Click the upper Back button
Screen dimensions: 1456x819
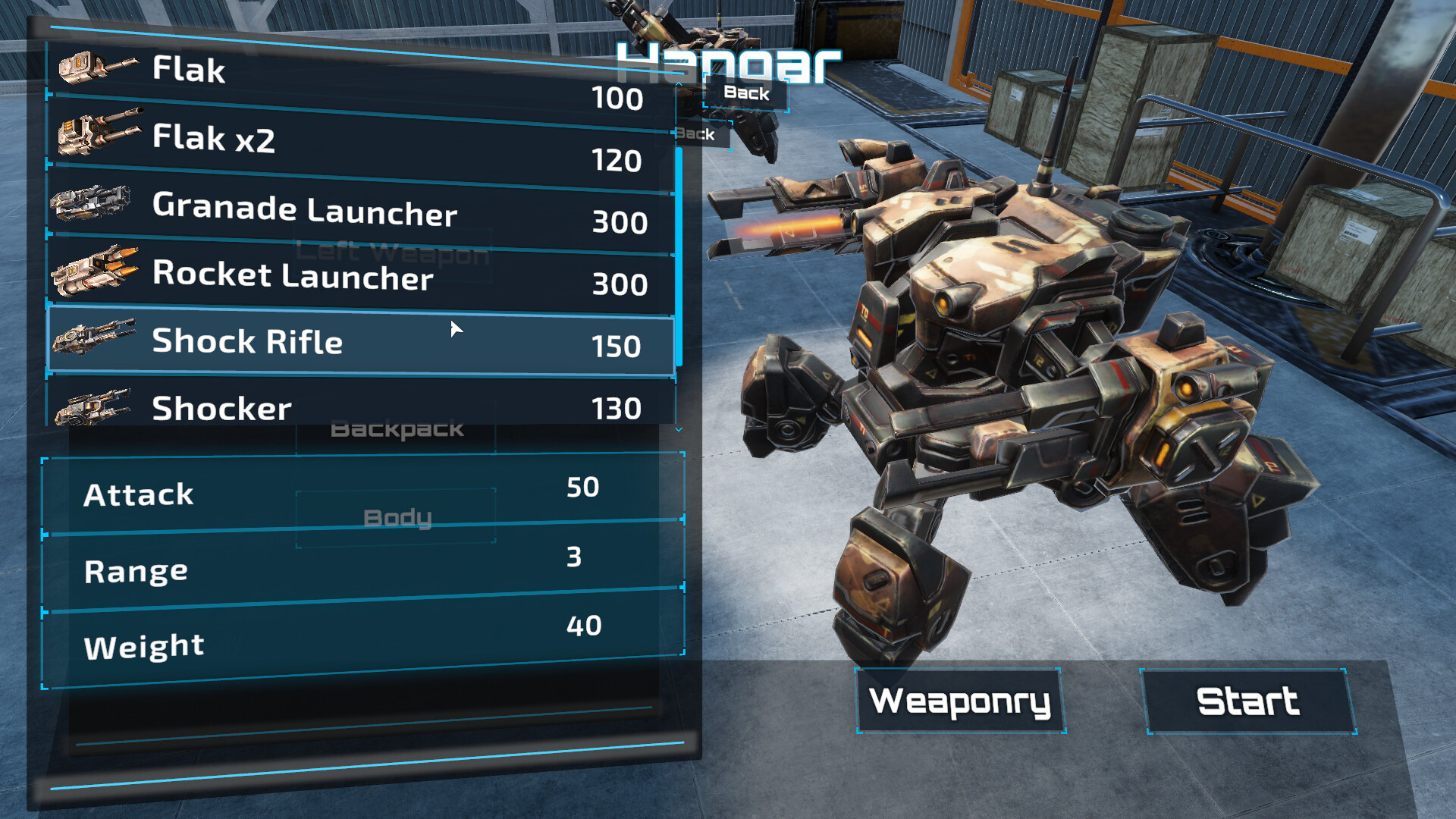(x=748, y=93)
